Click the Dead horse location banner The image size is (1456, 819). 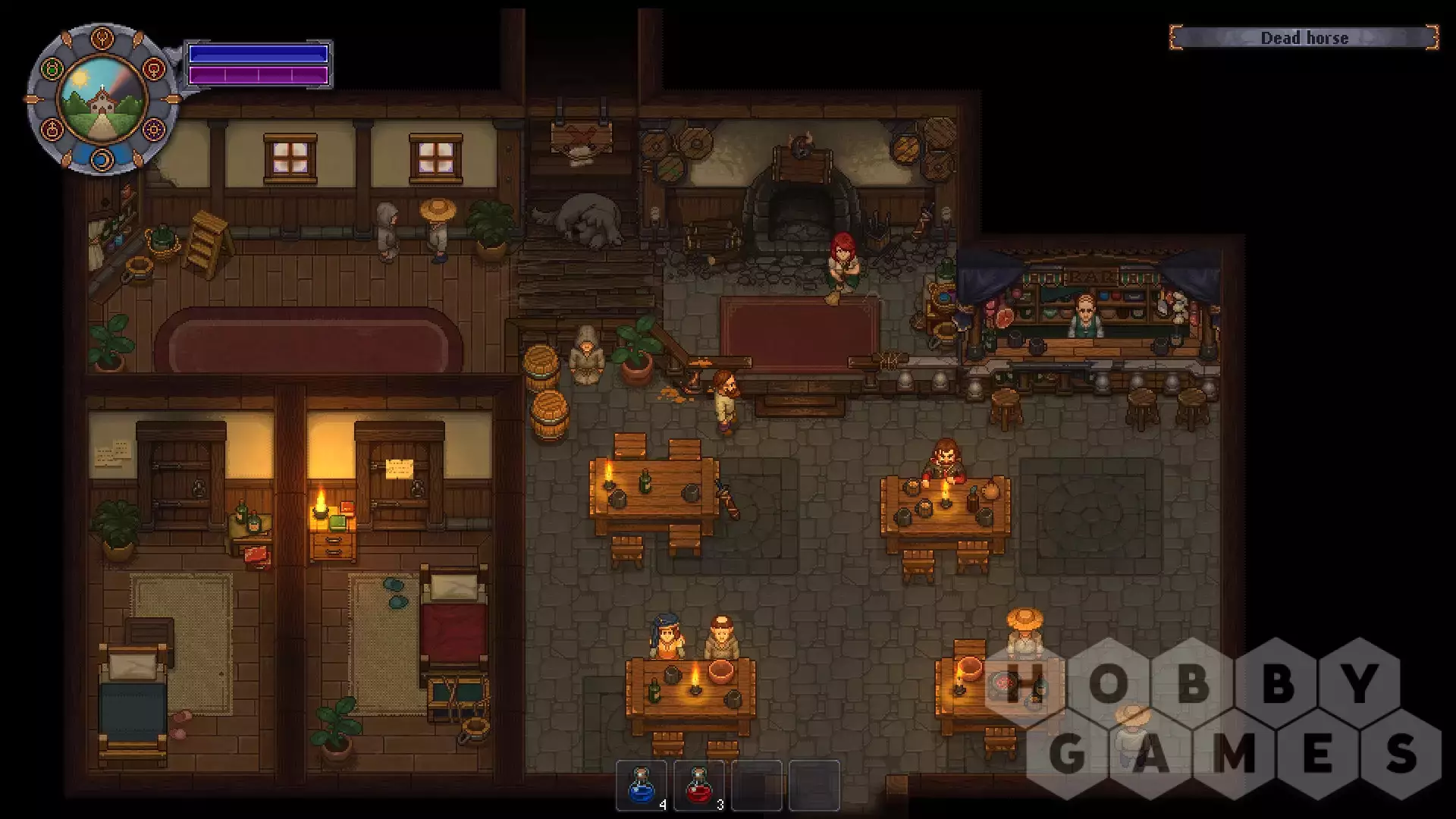click(x=1304, y=38)
